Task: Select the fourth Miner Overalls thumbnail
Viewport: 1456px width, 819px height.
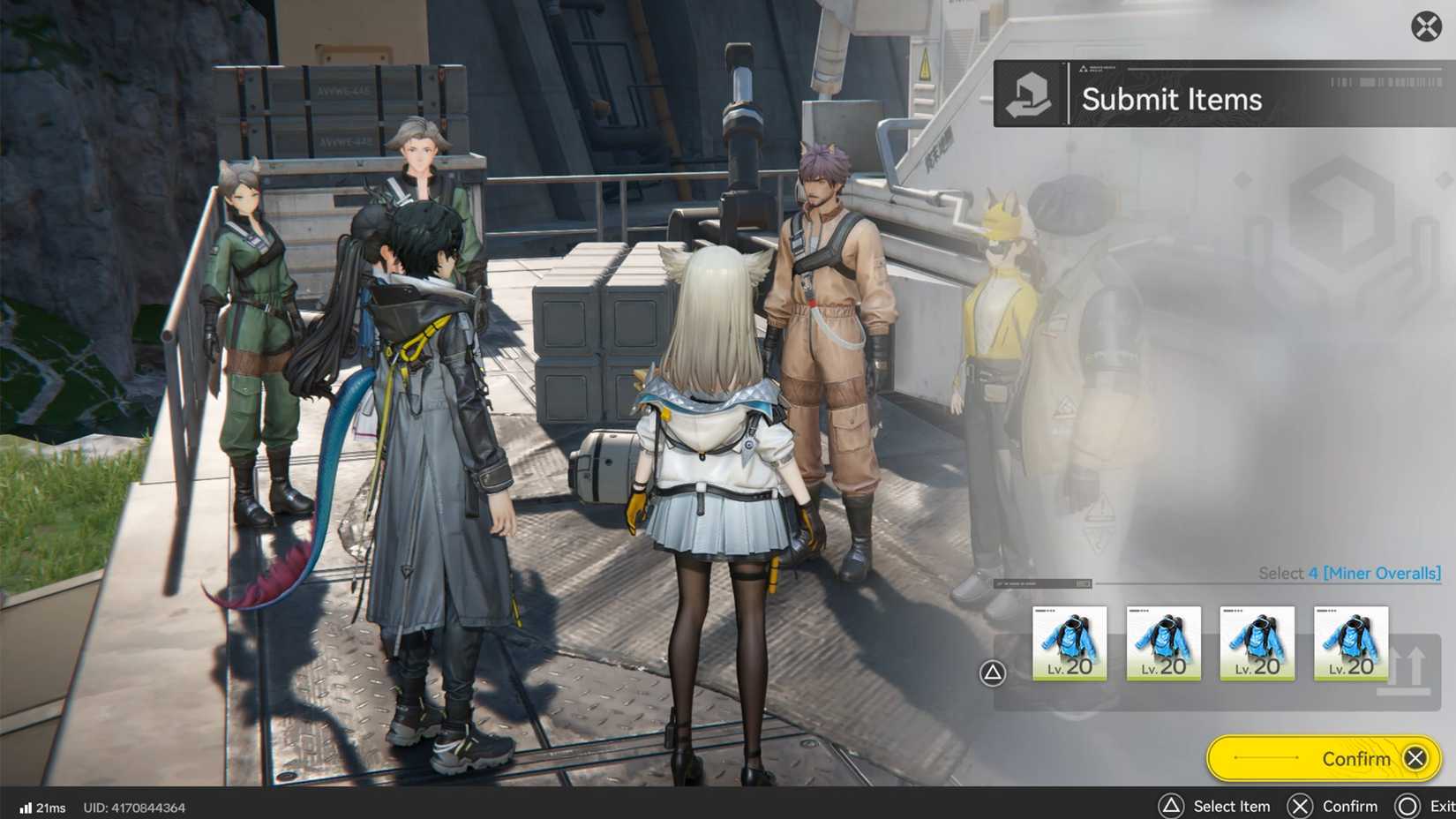Action: click(1351, 642)
